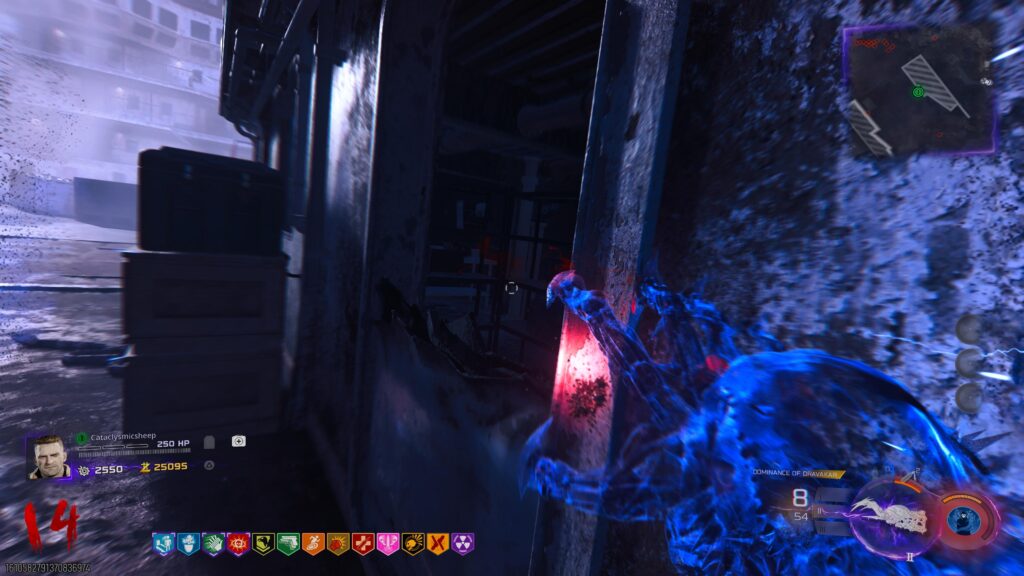Select the red cross perk icon
Viewport: 1024px width, 576px height.
click(363, 544)
